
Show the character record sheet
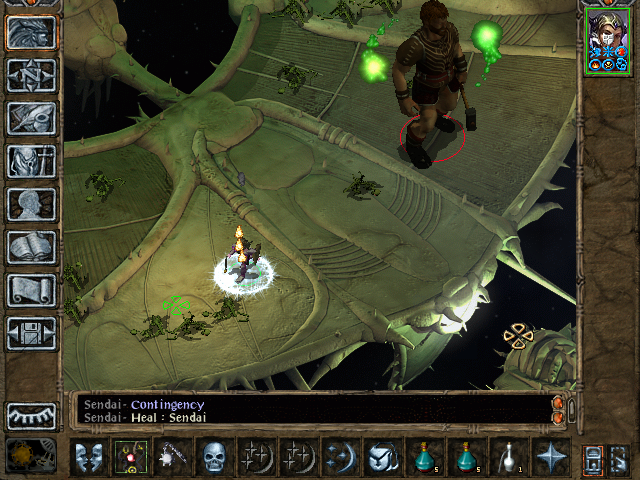[32, 204]
